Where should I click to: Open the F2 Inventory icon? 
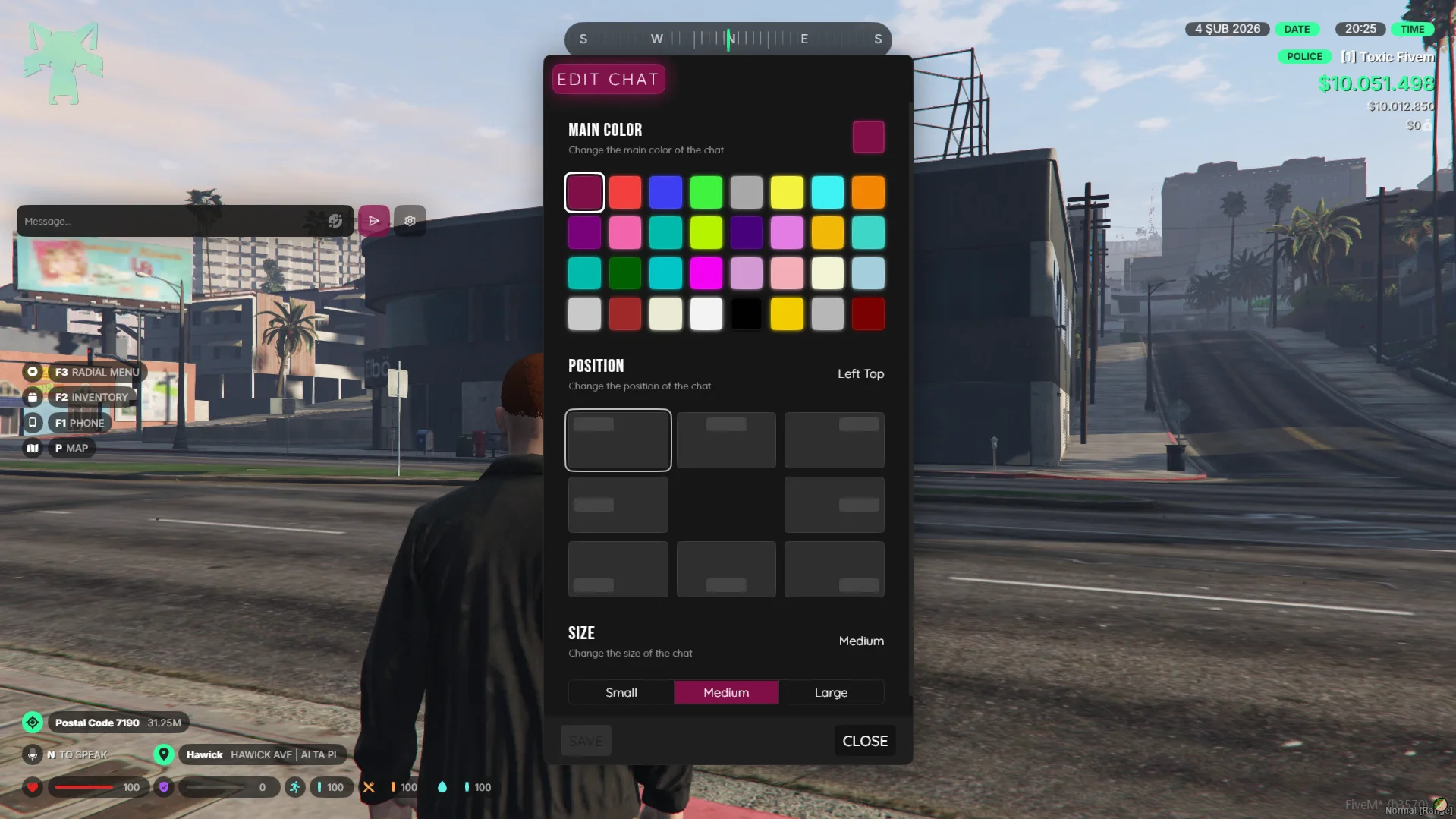click(x=33, y=397)
